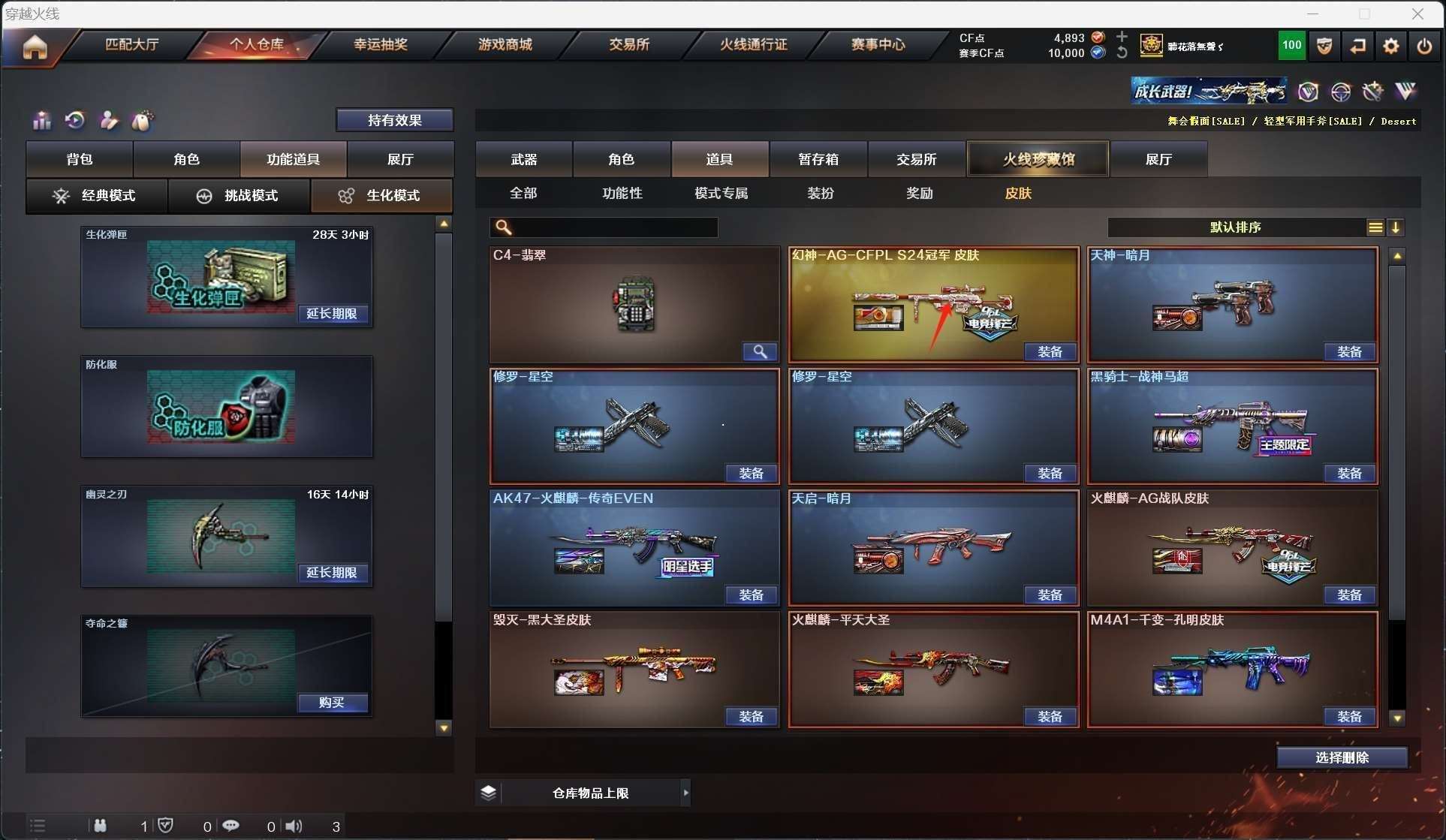
Task: Open the 匹配大厅 lobby tab
Action: click(x=131, y=44)
